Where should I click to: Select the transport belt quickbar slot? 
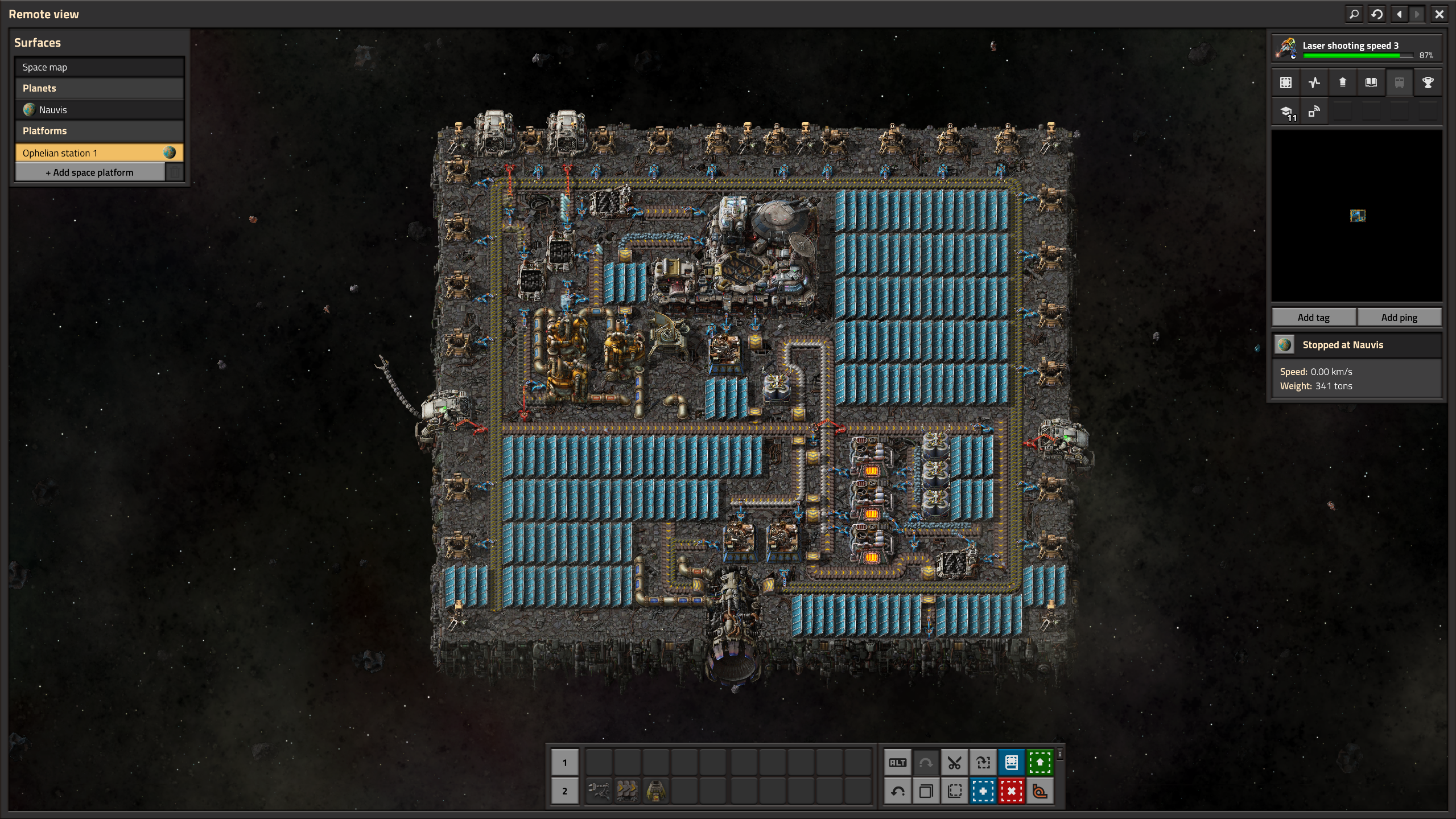click(x=627, y=791)
